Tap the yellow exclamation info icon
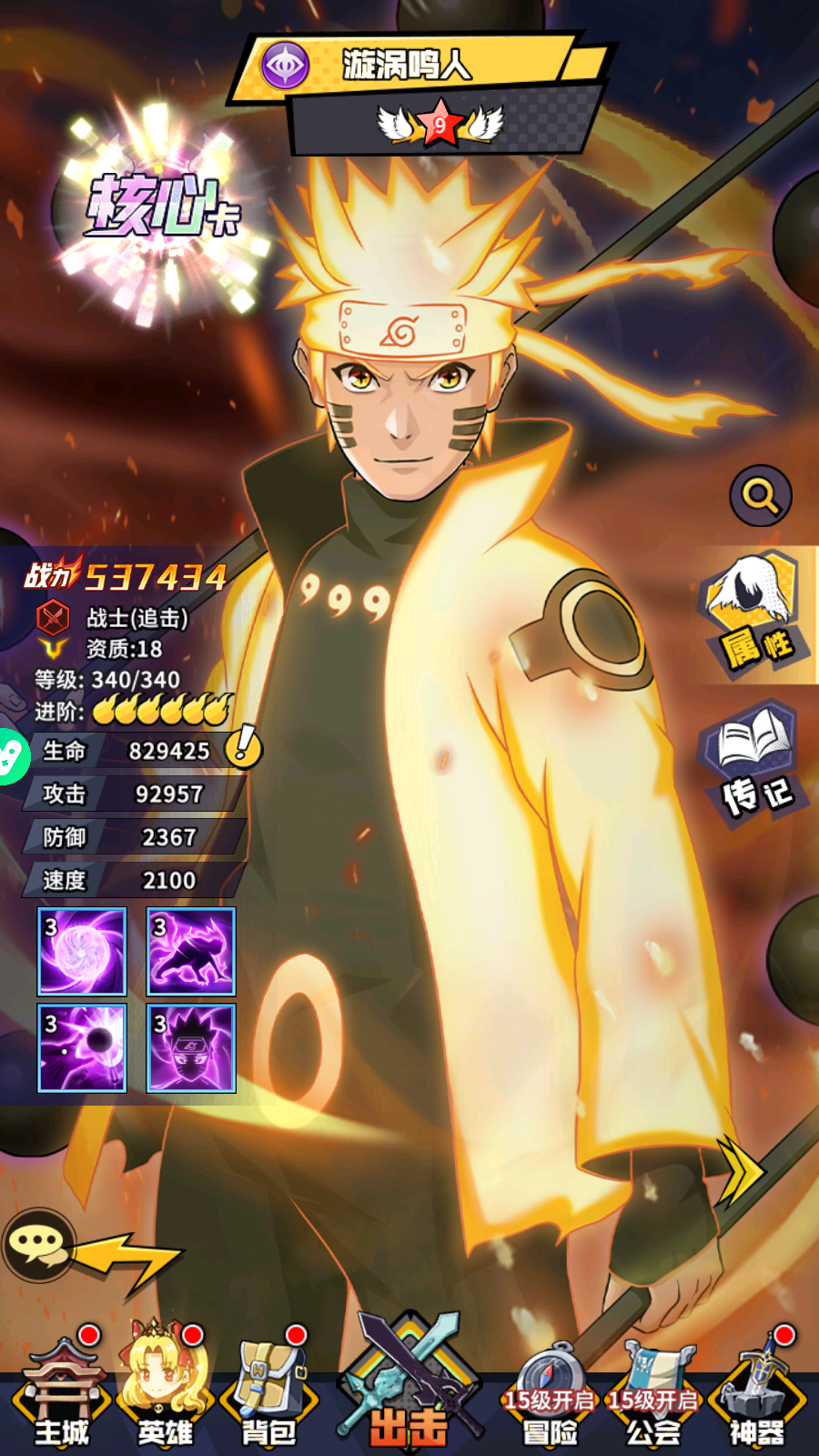The height and width of the screenshot is (1456, 819). pos(244,746)
